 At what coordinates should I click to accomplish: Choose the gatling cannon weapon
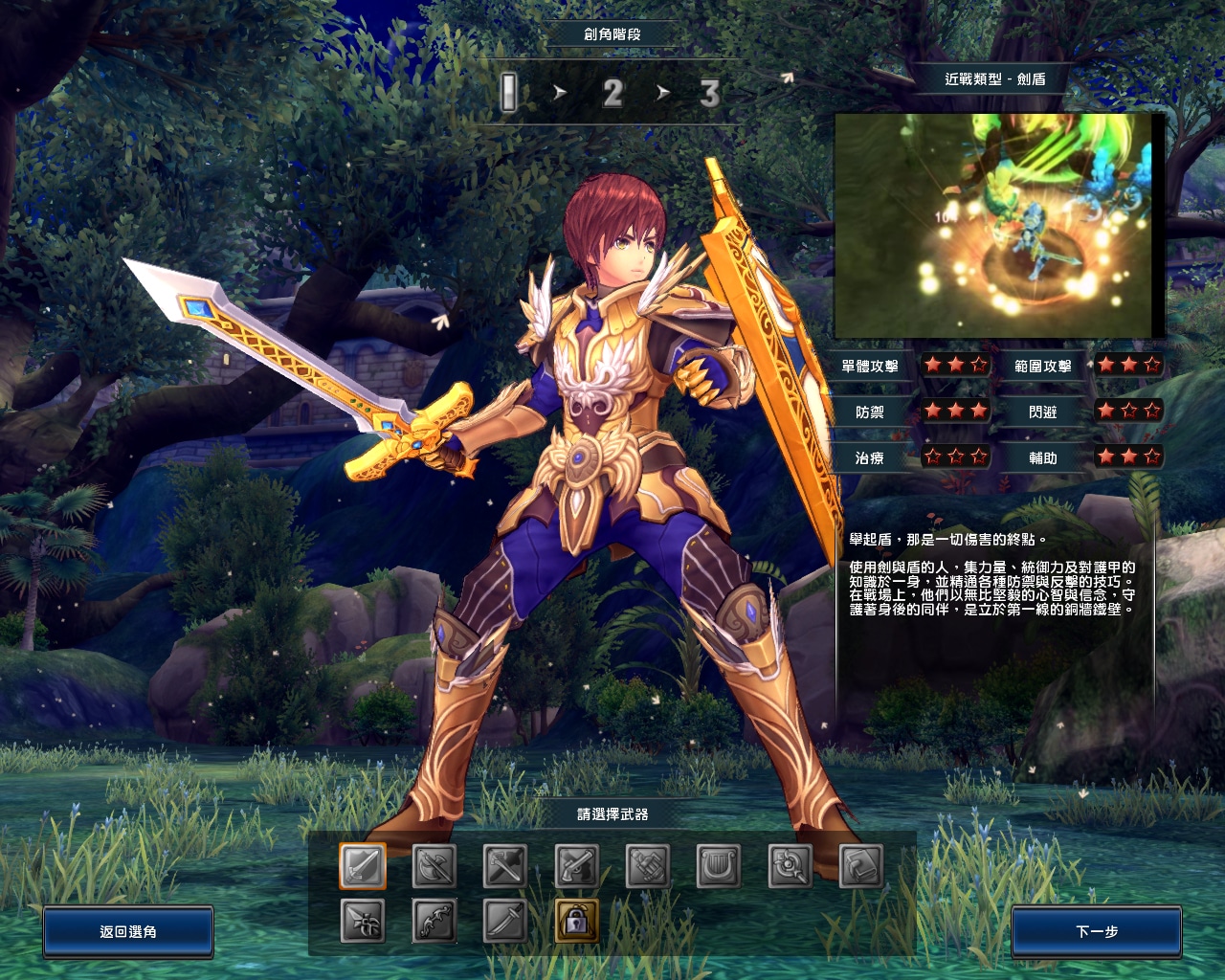pyautogui.click(x=648, y=867)
